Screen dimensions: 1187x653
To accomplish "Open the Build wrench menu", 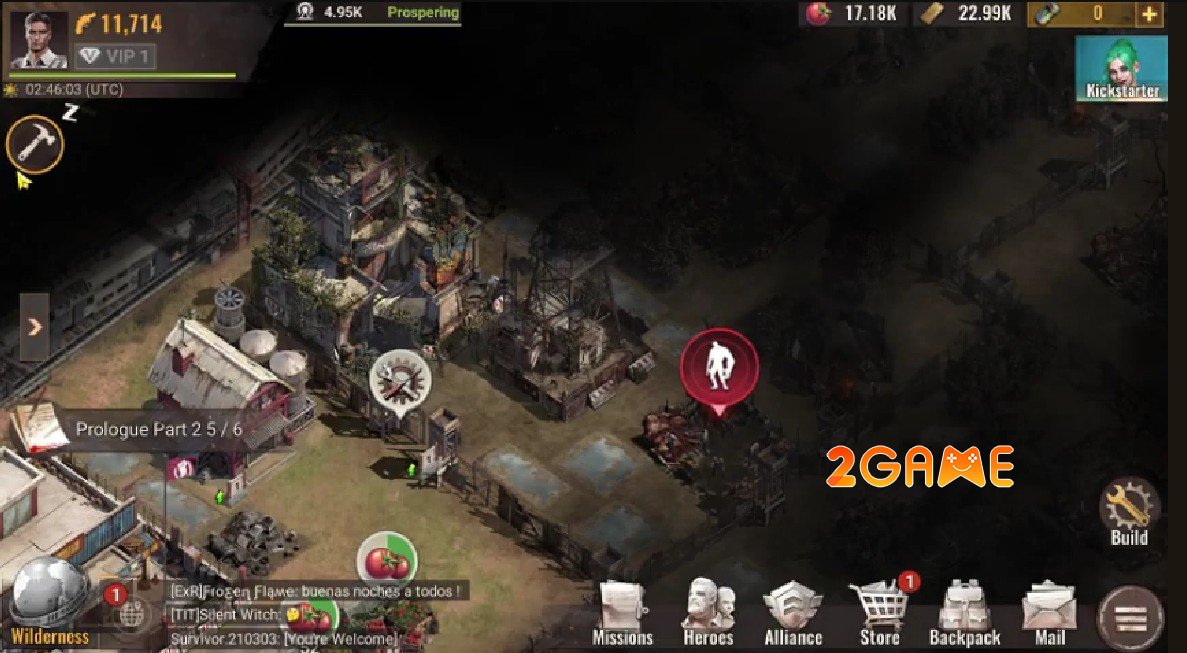I will (x=1129, y=510).
